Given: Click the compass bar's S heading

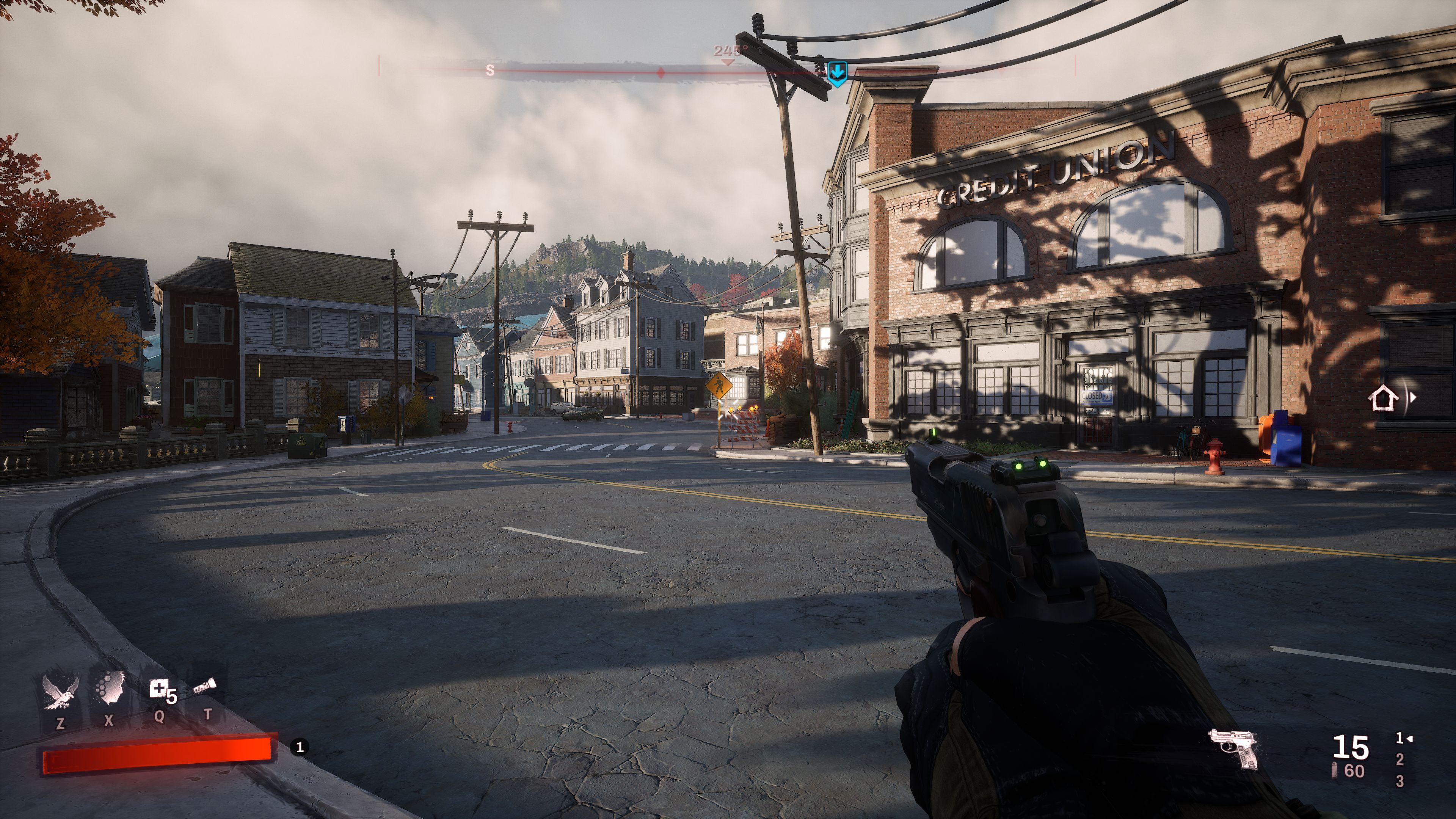Looking at the screenshot, I should [x=490, y=71].
